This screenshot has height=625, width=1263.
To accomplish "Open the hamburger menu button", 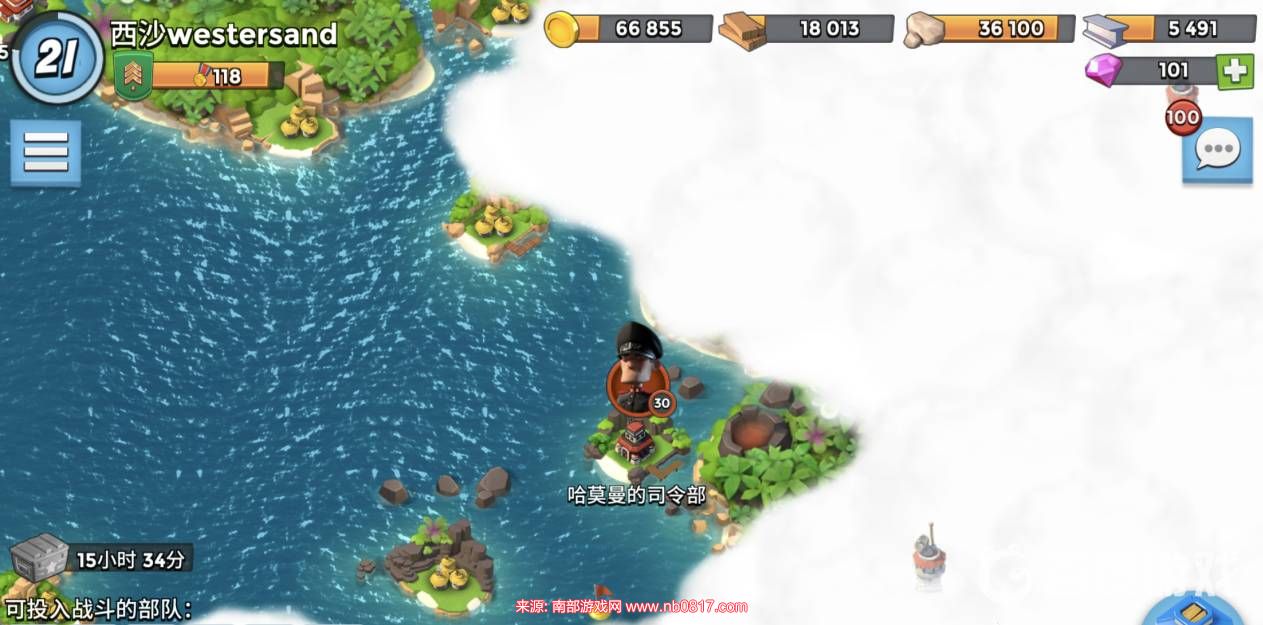I will coord(45,153).
